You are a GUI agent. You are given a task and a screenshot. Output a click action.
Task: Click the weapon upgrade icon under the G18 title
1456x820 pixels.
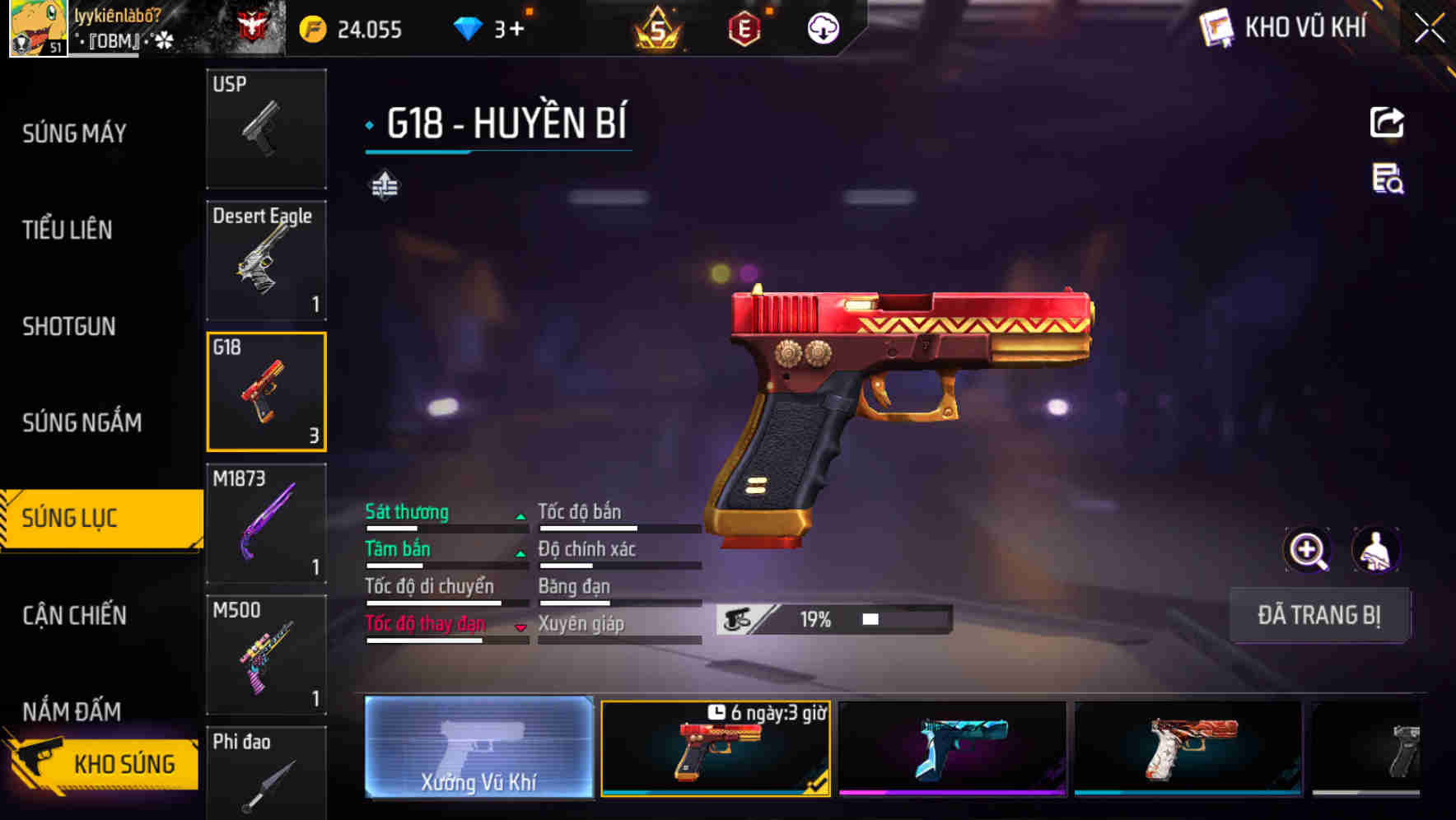coord(386,184)
